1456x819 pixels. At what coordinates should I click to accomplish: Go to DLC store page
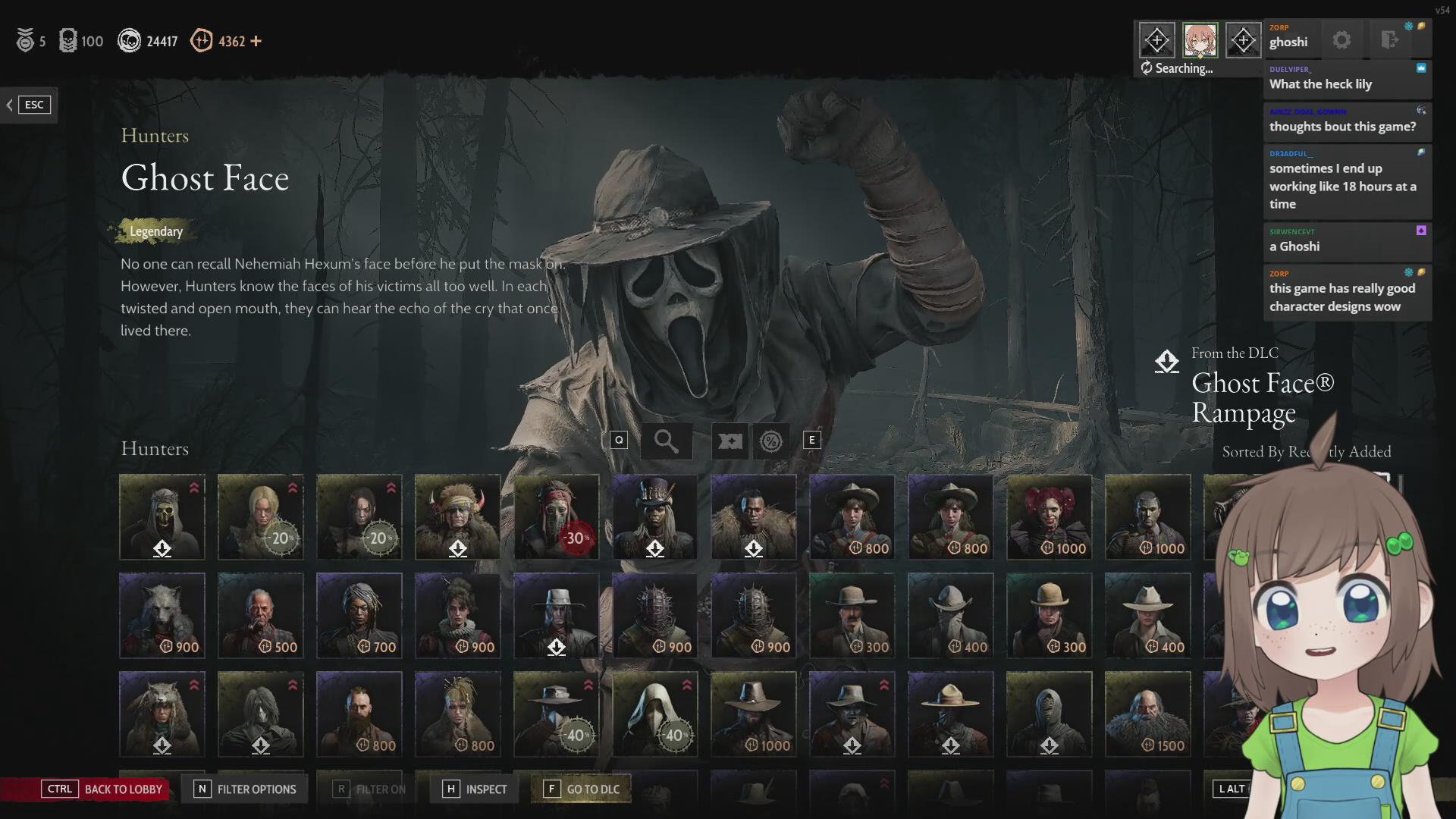pyautogui.click(x=582, y=789)
